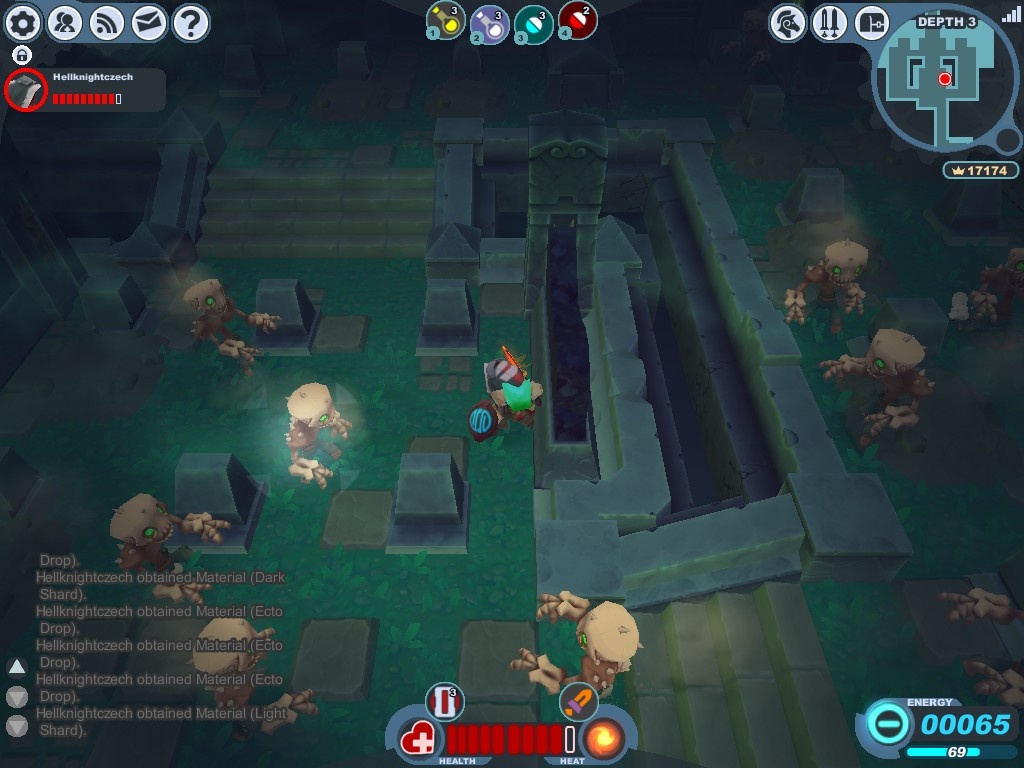Viewport: 1024px width, 768px height.
Task: Open the treasure chest arsenal panel
Action: [872, 22]
